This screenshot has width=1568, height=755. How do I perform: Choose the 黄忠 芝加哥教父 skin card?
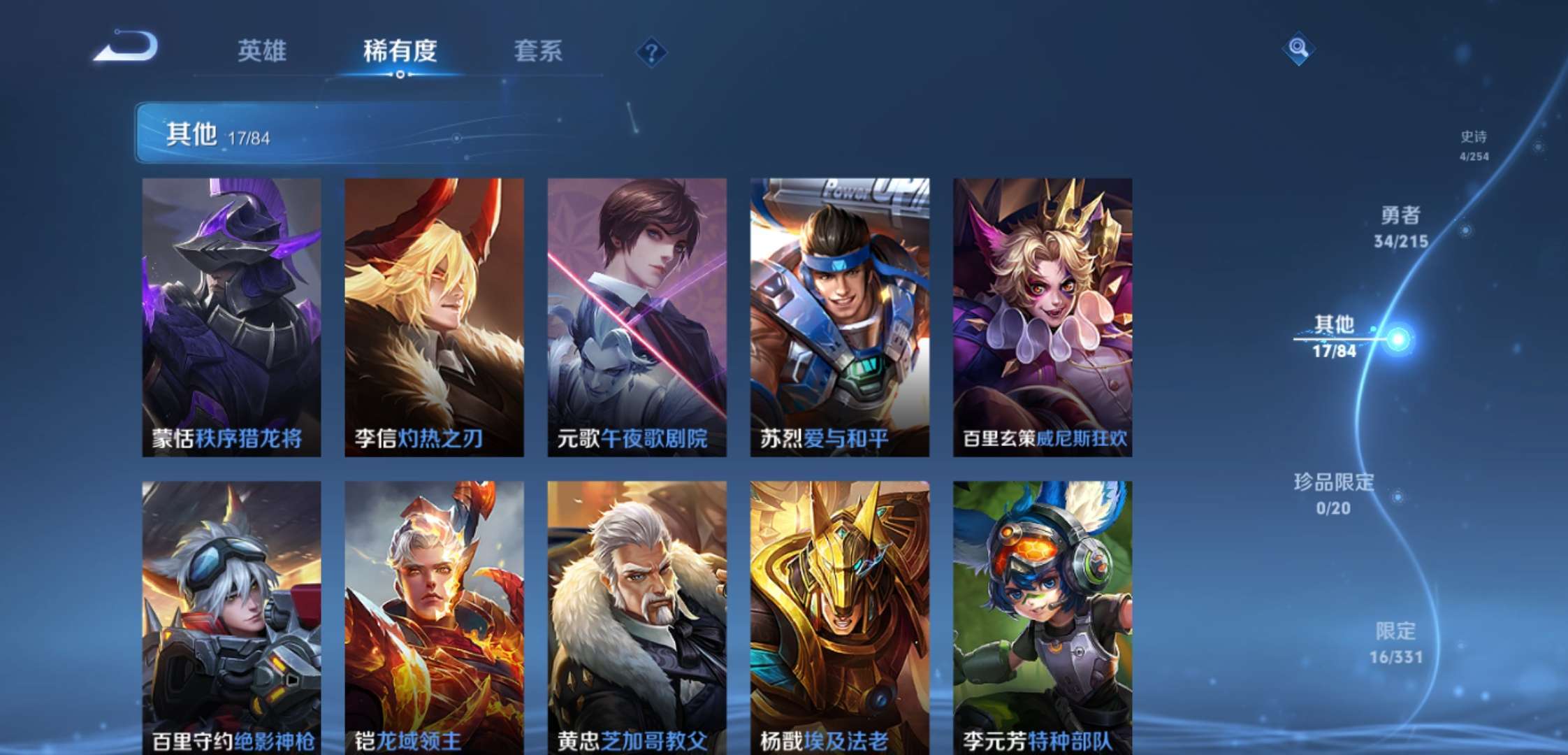pyautogui.click(x=637, y=617)
